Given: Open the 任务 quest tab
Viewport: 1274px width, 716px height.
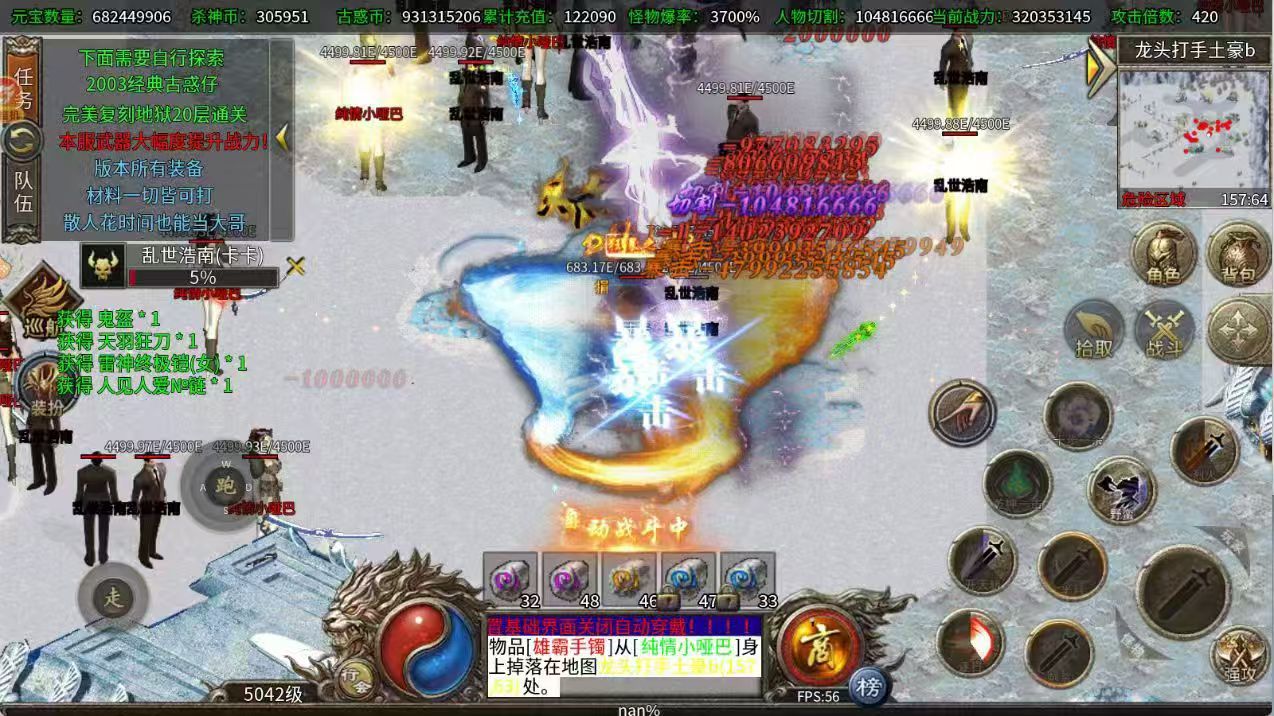Looking at the screenshot, I should click(22, 86).
